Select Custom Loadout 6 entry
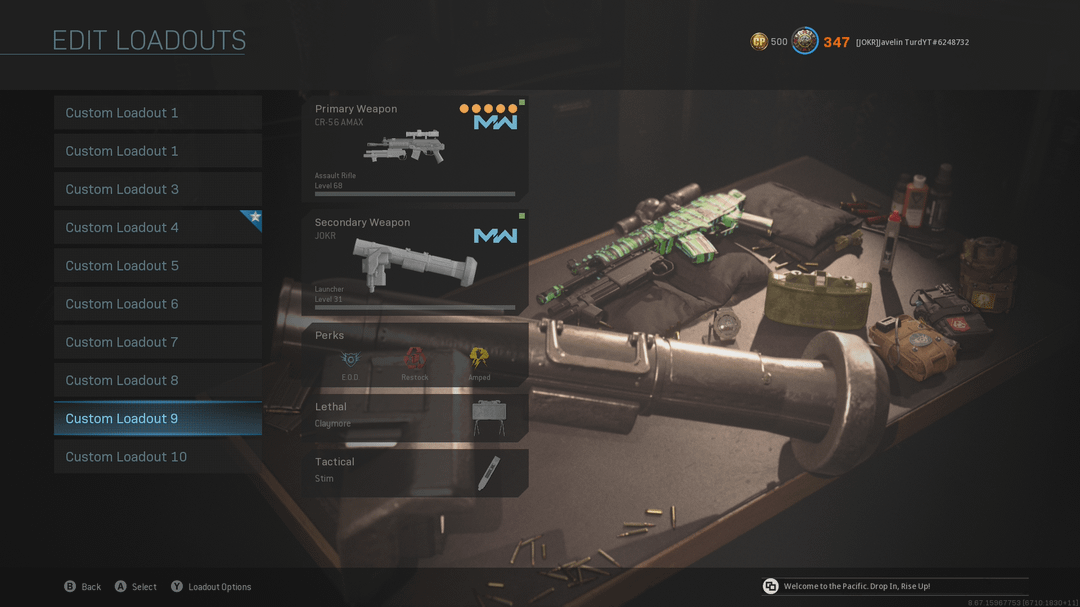 pos(157,304)
